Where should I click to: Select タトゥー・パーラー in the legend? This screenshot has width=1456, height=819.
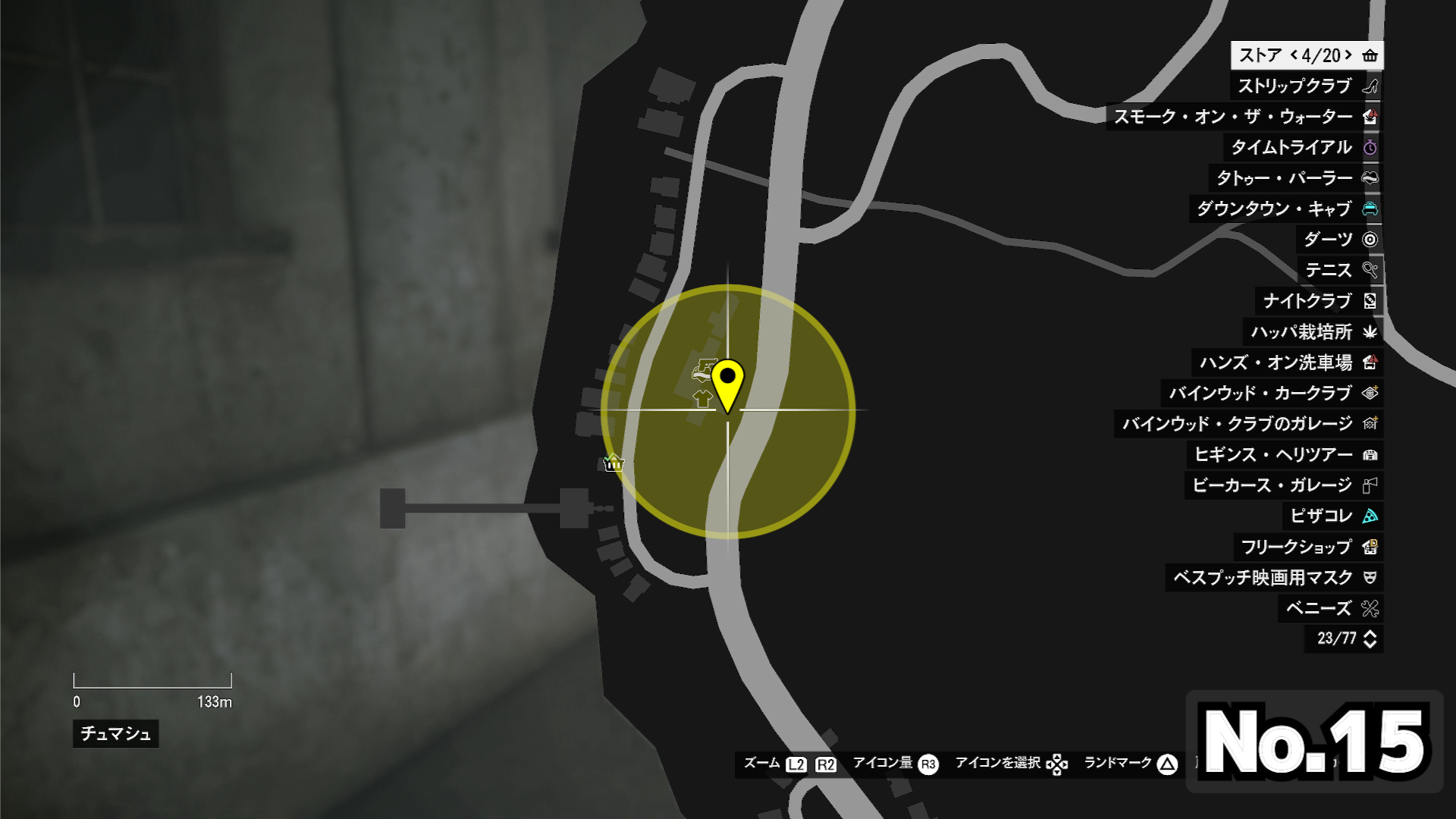[1294, 178]
